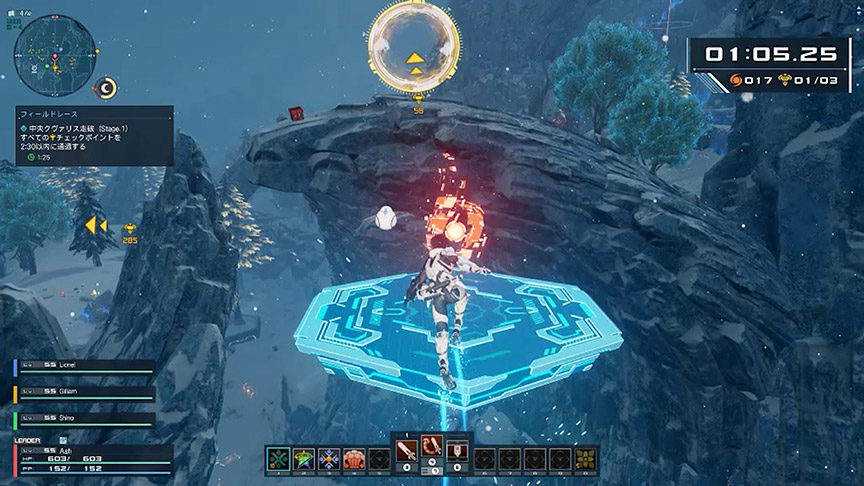Click the crescent moon day-night indicator
Viewport: 864px width, 486px height.
click(x=107, y=89)
